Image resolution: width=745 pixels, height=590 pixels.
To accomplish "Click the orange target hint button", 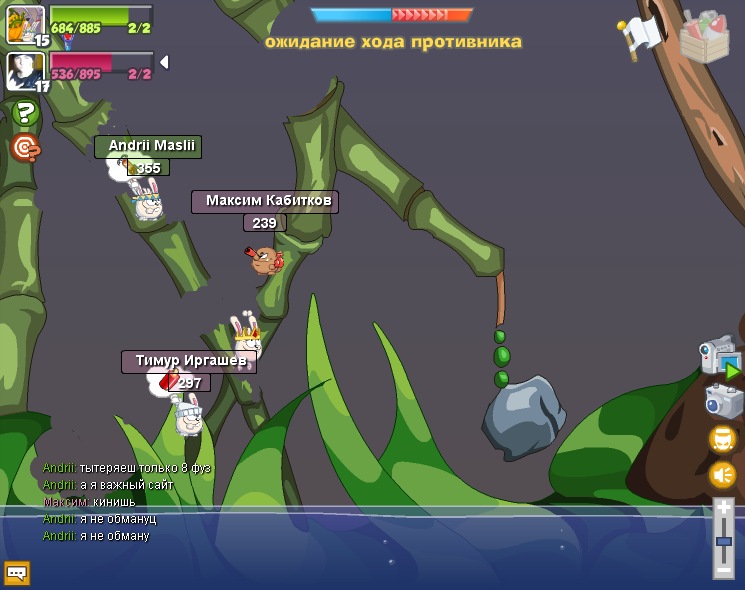I will (x=25, y=148).
